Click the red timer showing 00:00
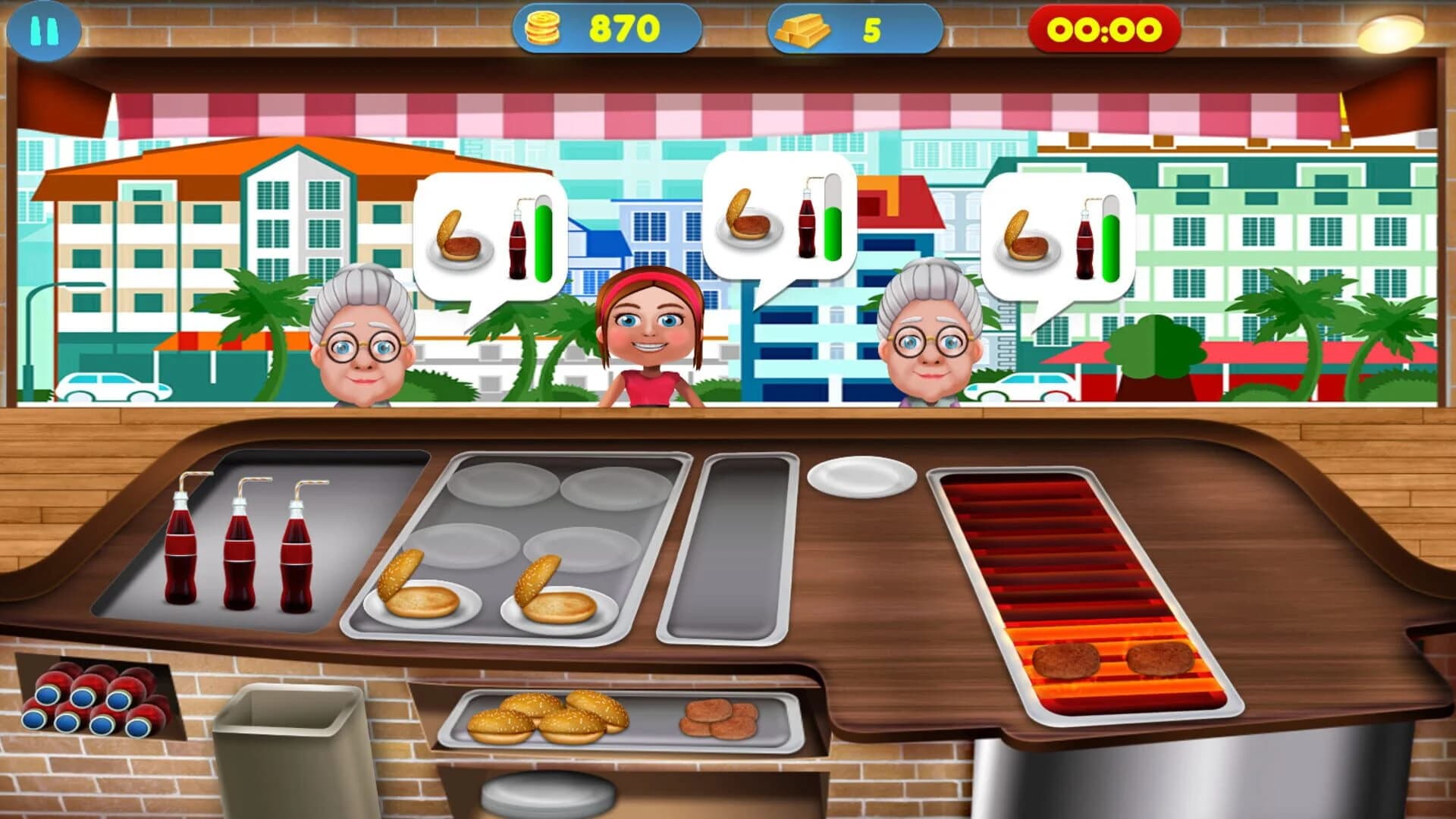Viewport: 1456px width, 819px height. (x=1103, y=29)
